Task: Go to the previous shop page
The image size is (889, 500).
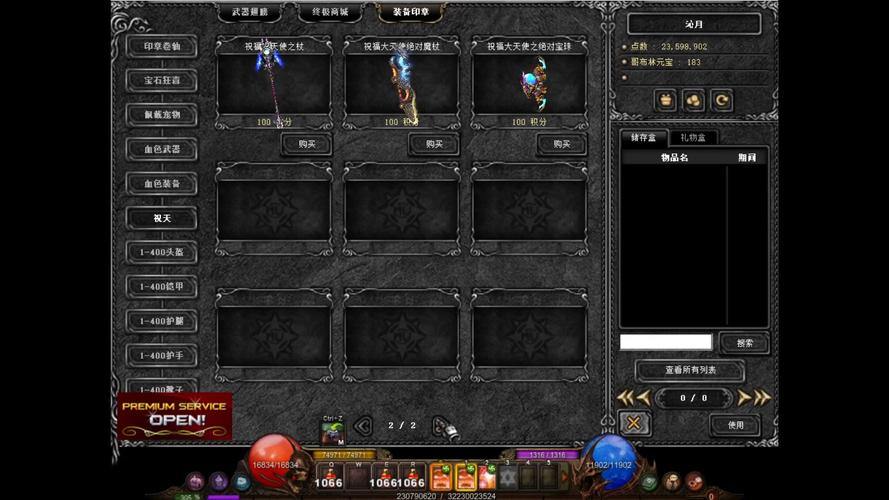Action: (x=363, y=426)
